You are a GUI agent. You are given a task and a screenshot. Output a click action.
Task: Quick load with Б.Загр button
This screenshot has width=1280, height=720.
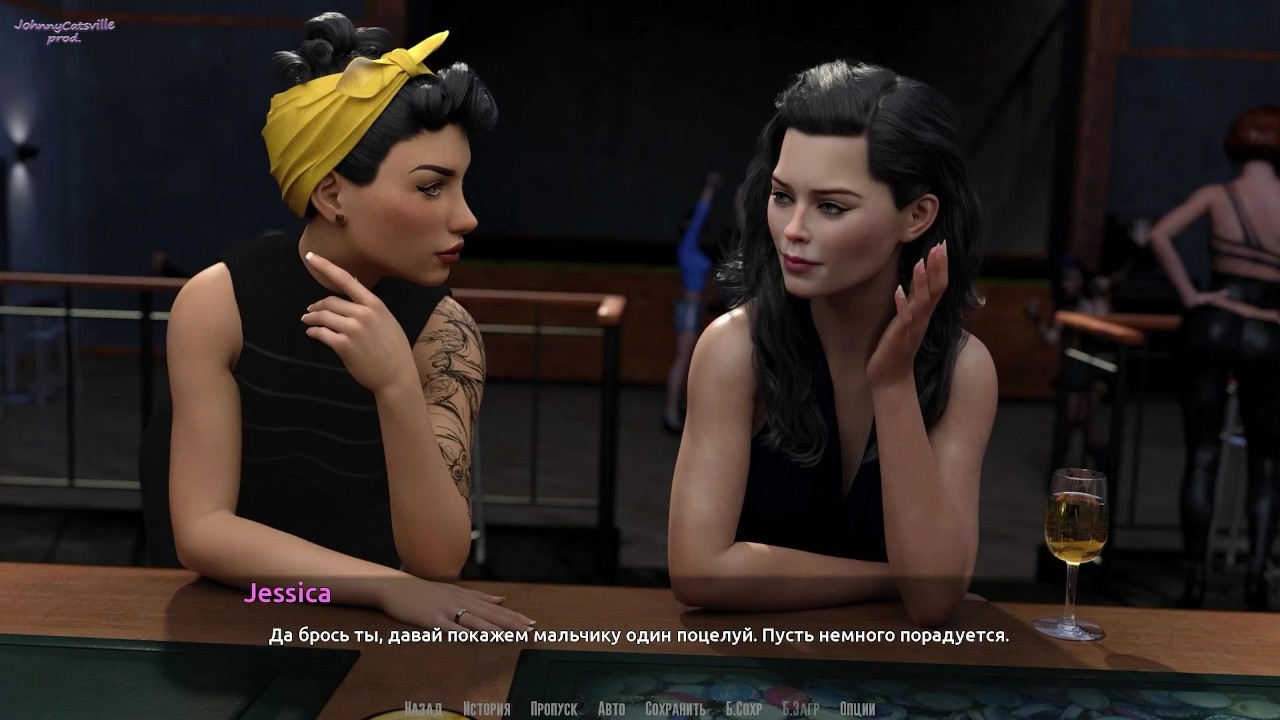coord(801,709)
